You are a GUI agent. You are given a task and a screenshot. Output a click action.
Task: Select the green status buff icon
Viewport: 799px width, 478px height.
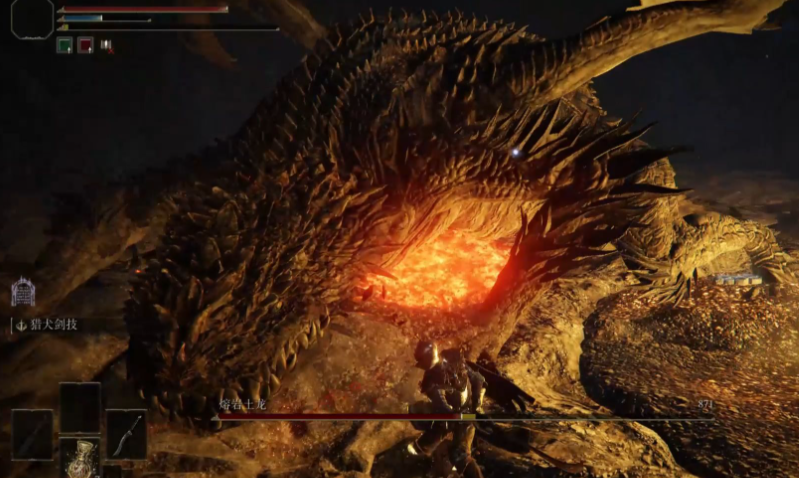pos(64,45)
